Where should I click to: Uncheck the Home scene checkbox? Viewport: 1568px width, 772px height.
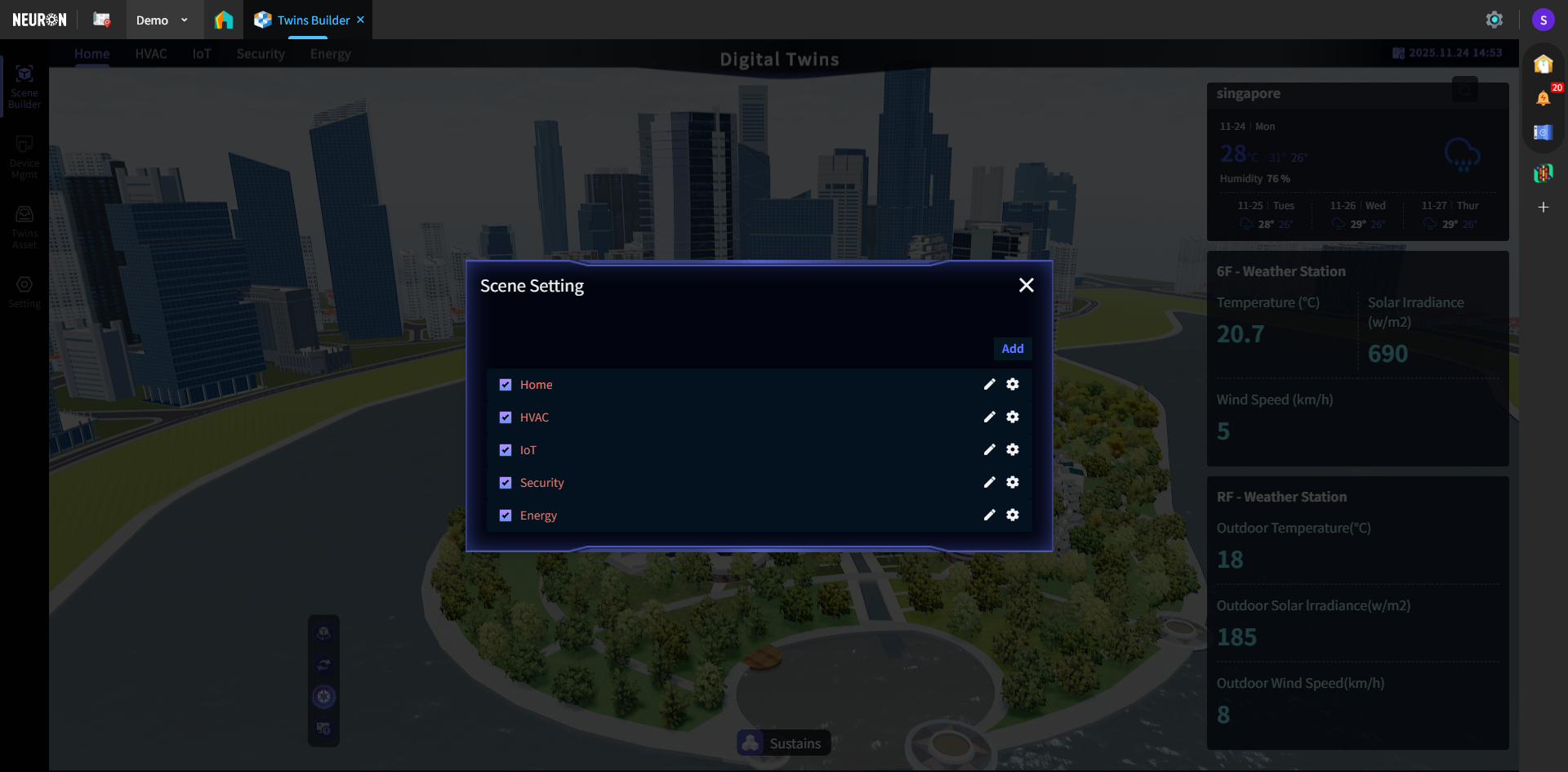coord(506,385)
